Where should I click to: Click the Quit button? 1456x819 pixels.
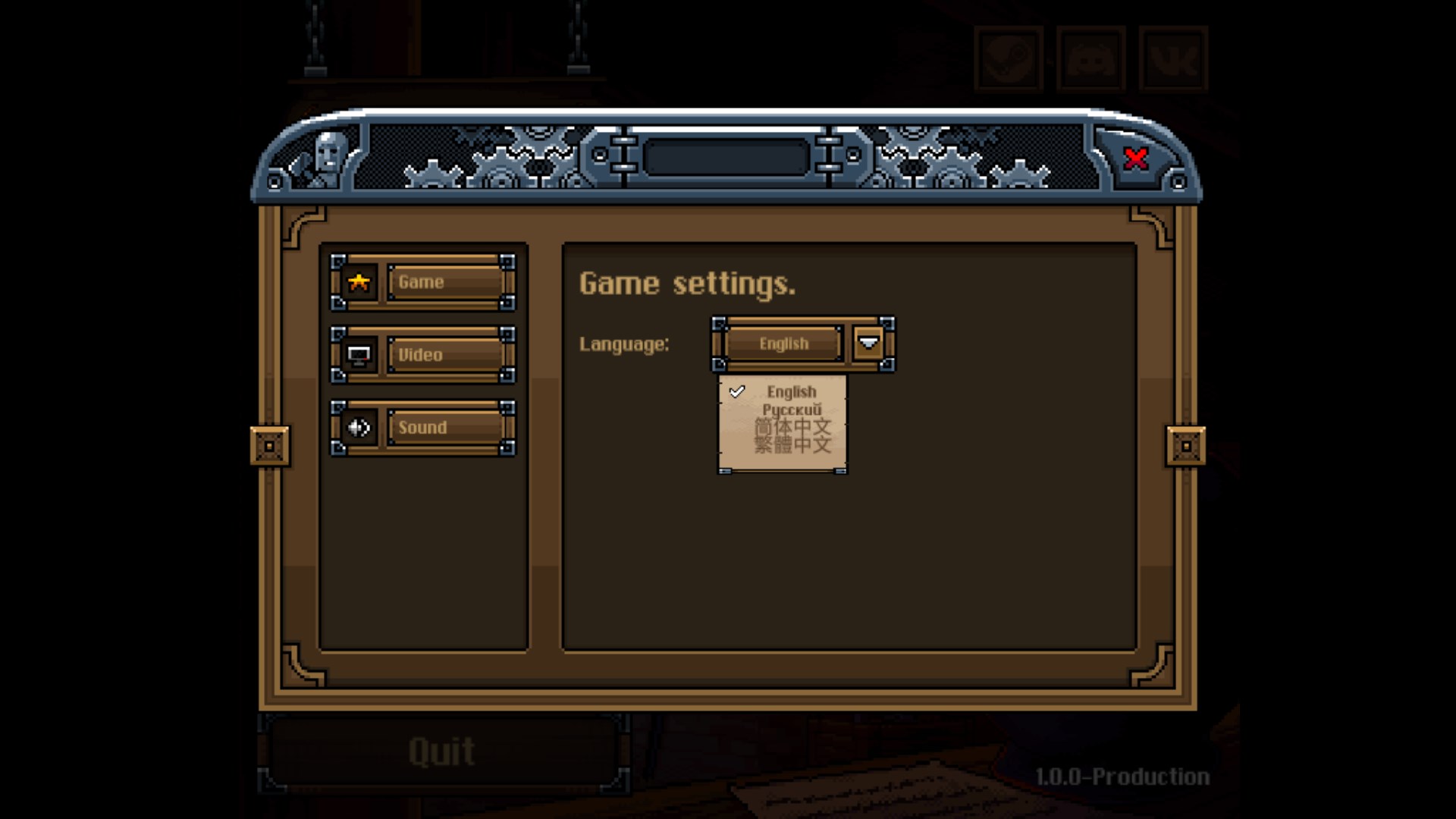[442, 752]
